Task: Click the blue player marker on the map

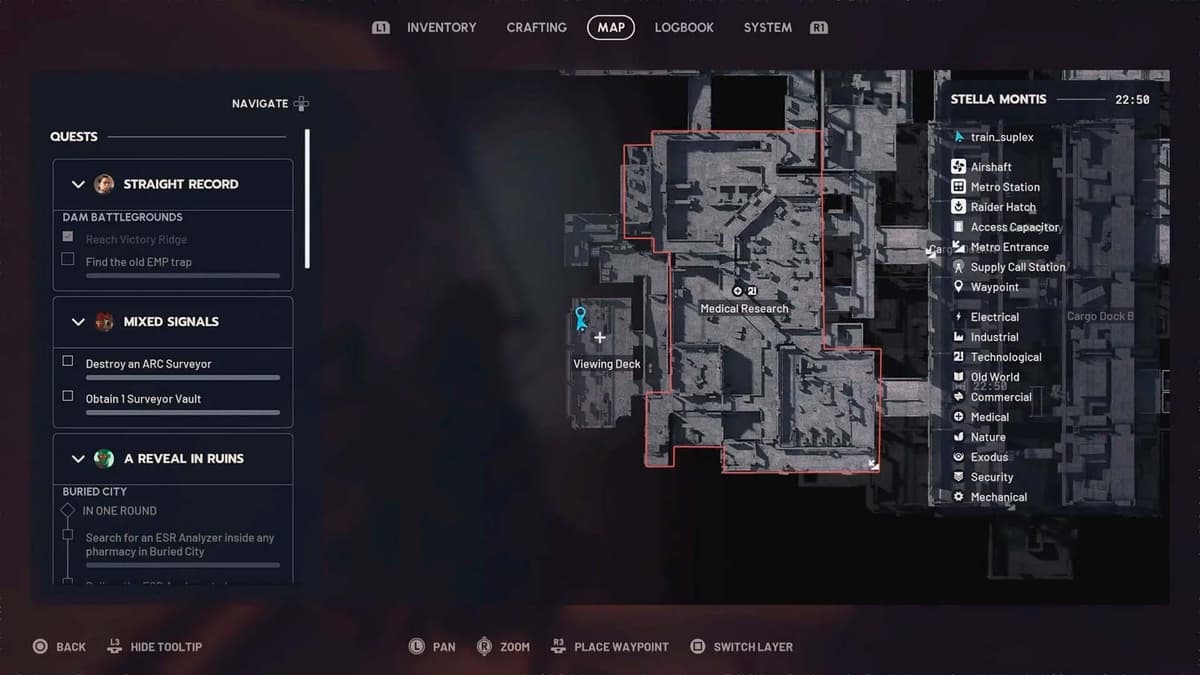Action: point(580,318)
